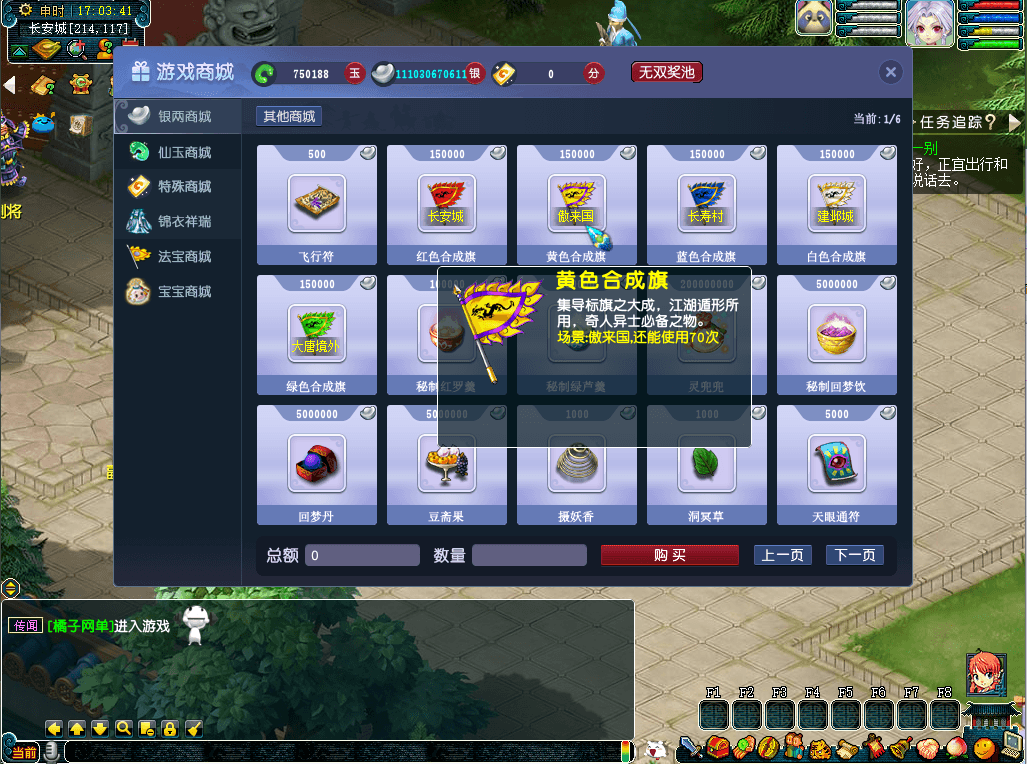
Task: Choose the 锦衣祥瑞 category
Action: 184,221
